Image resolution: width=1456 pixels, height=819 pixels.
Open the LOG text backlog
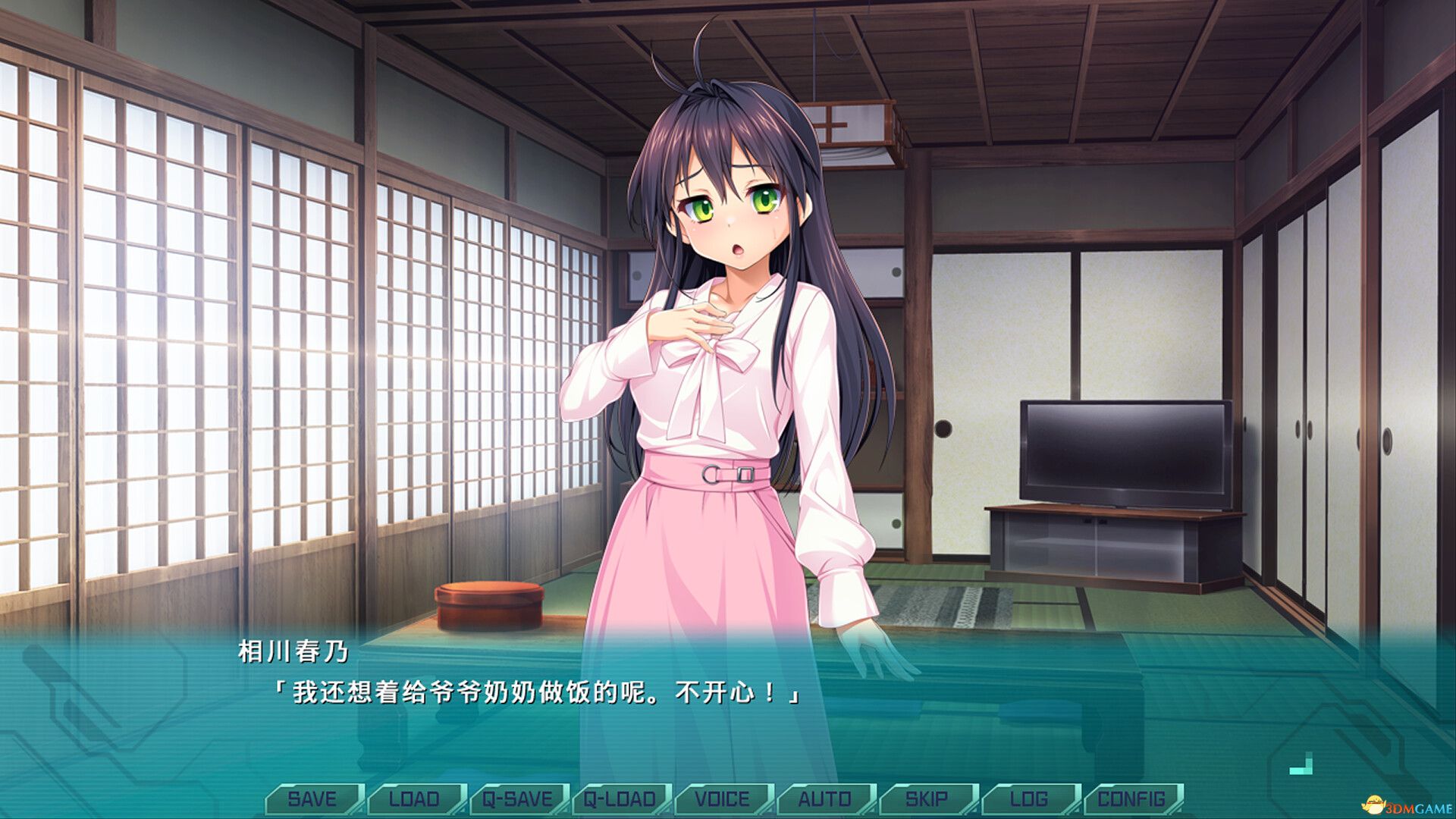1028,799
